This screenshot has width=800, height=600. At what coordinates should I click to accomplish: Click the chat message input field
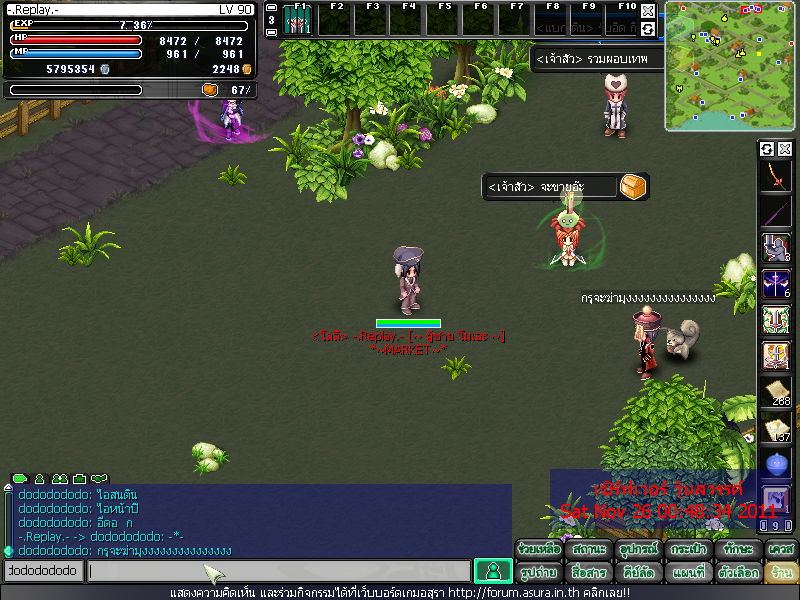tap(278, 571)
